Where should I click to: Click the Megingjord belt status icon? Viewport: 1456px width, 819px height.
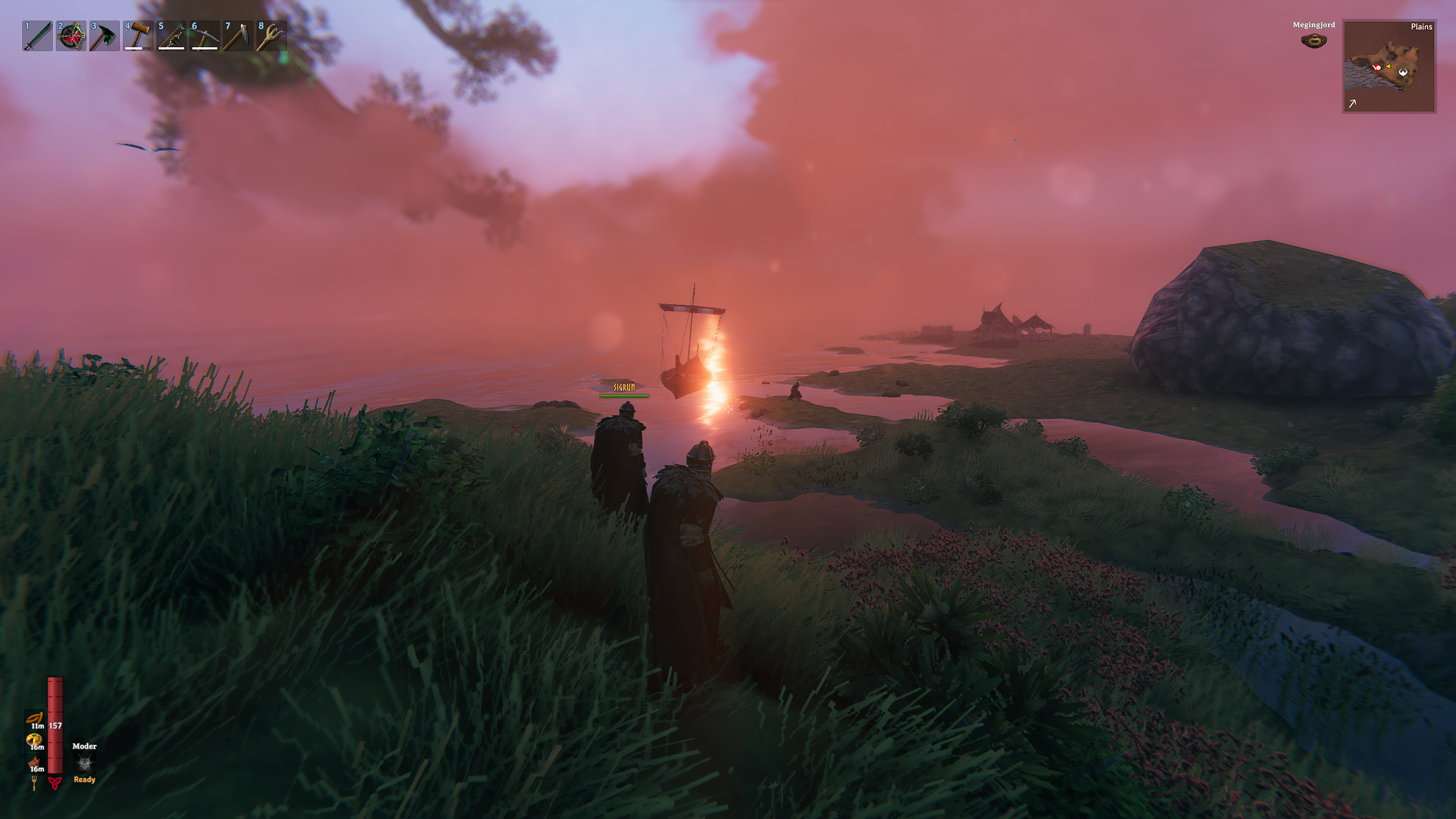[x=1314, y=40]
